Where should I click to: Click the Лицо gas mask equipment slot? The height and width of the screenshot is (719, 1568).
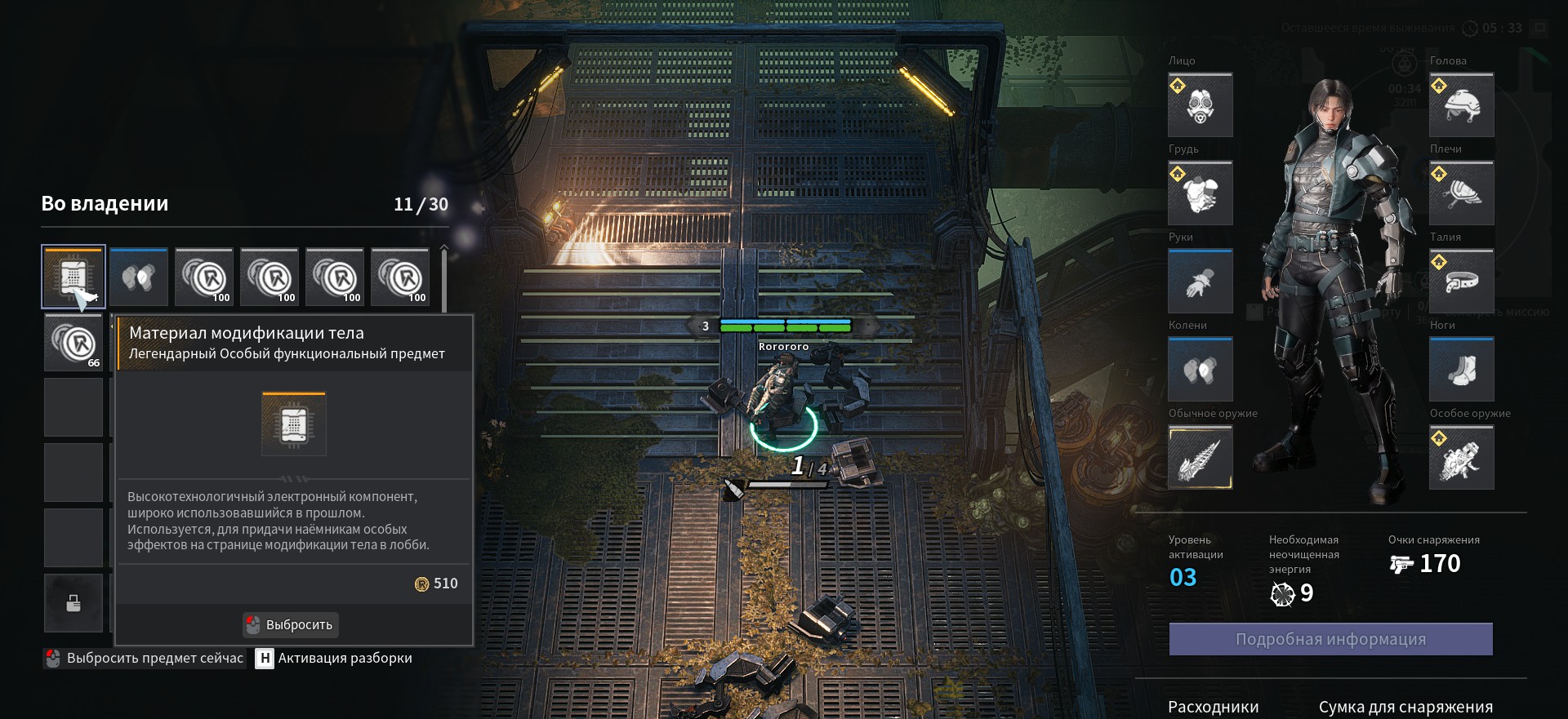tap(1200, 105)
